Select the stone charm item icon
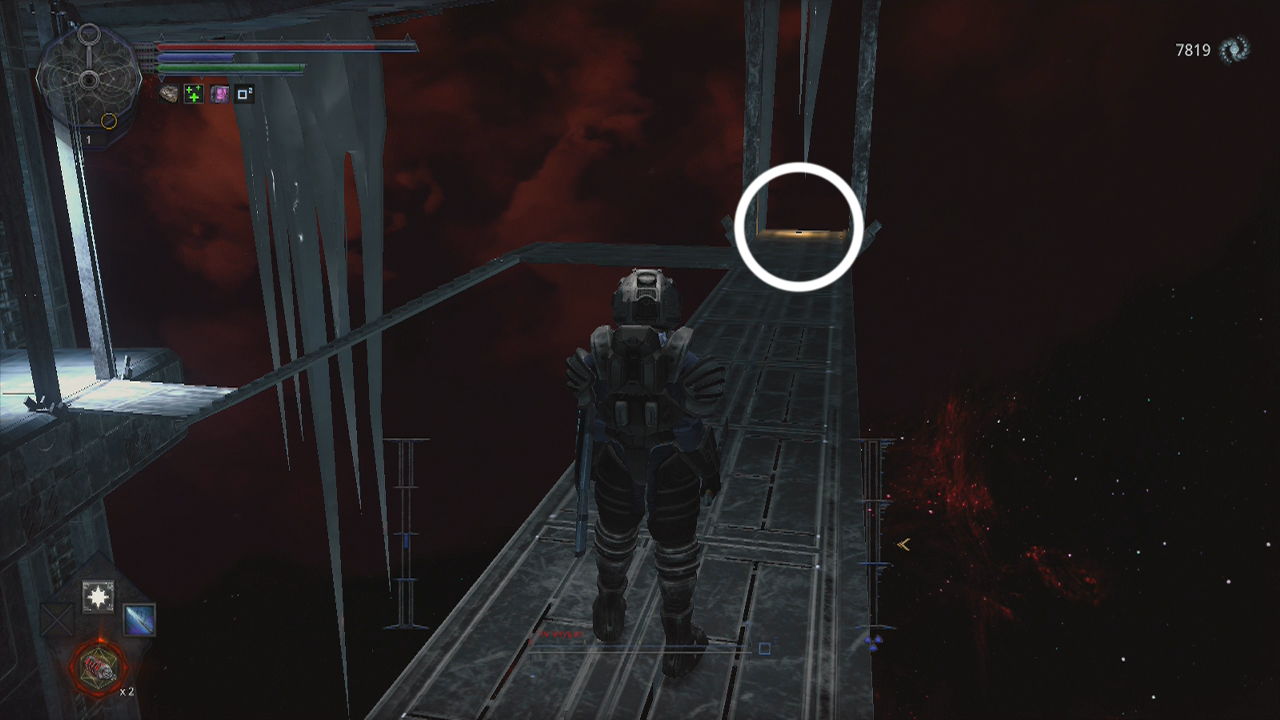1280x720 pixels. coord(168,93)
